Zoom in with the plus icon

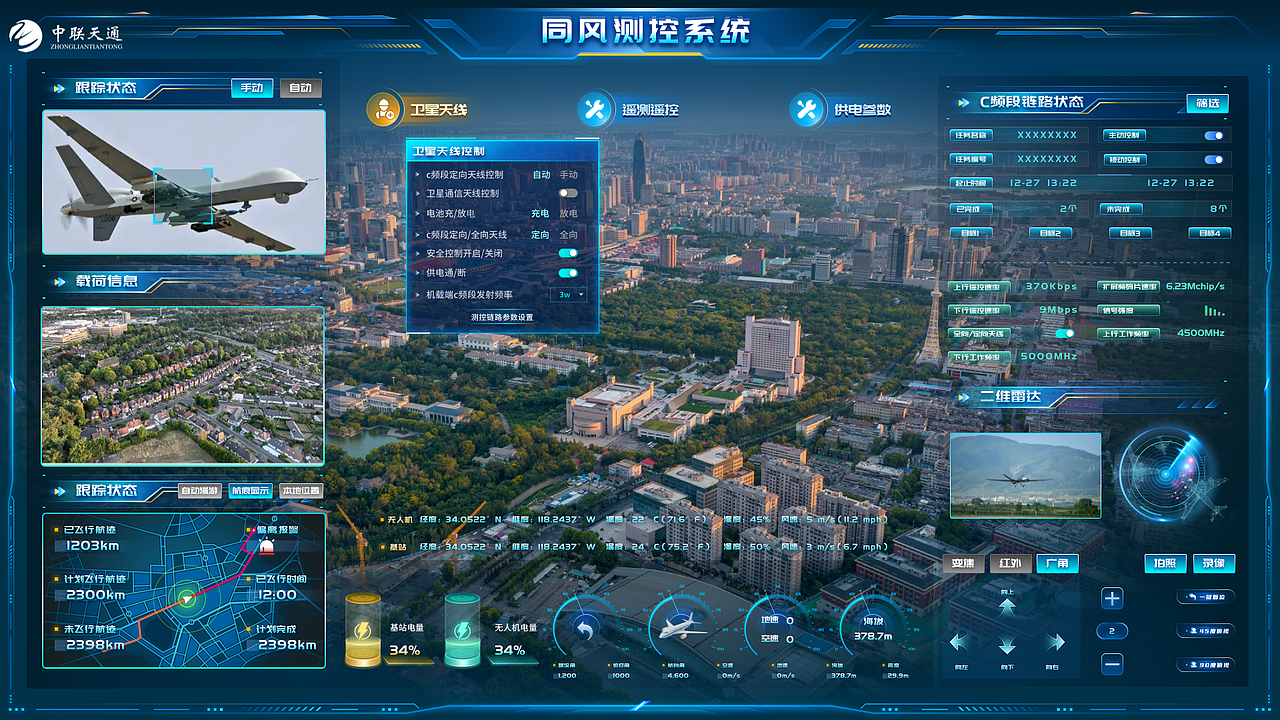(1113, 598)
